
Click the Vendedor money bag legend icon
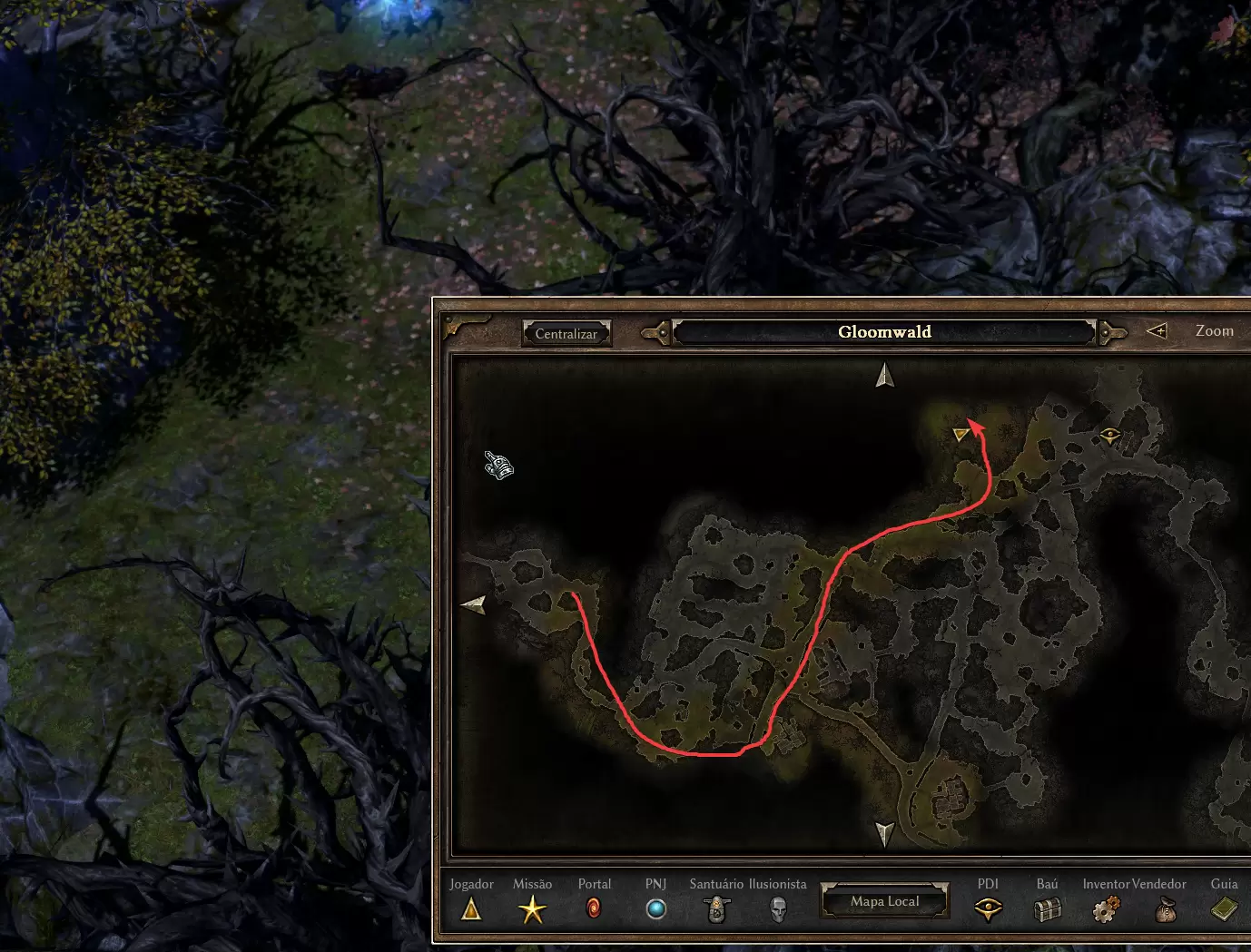point(1165,908)
